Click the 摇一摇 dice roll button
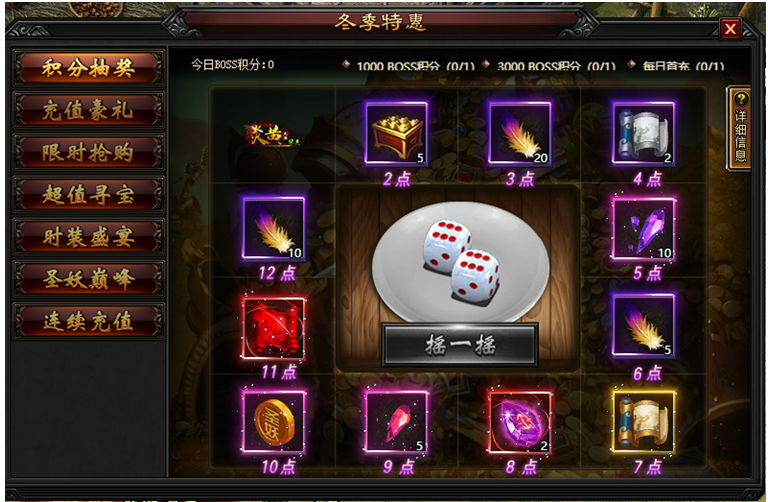 click(x=459, y=345)
